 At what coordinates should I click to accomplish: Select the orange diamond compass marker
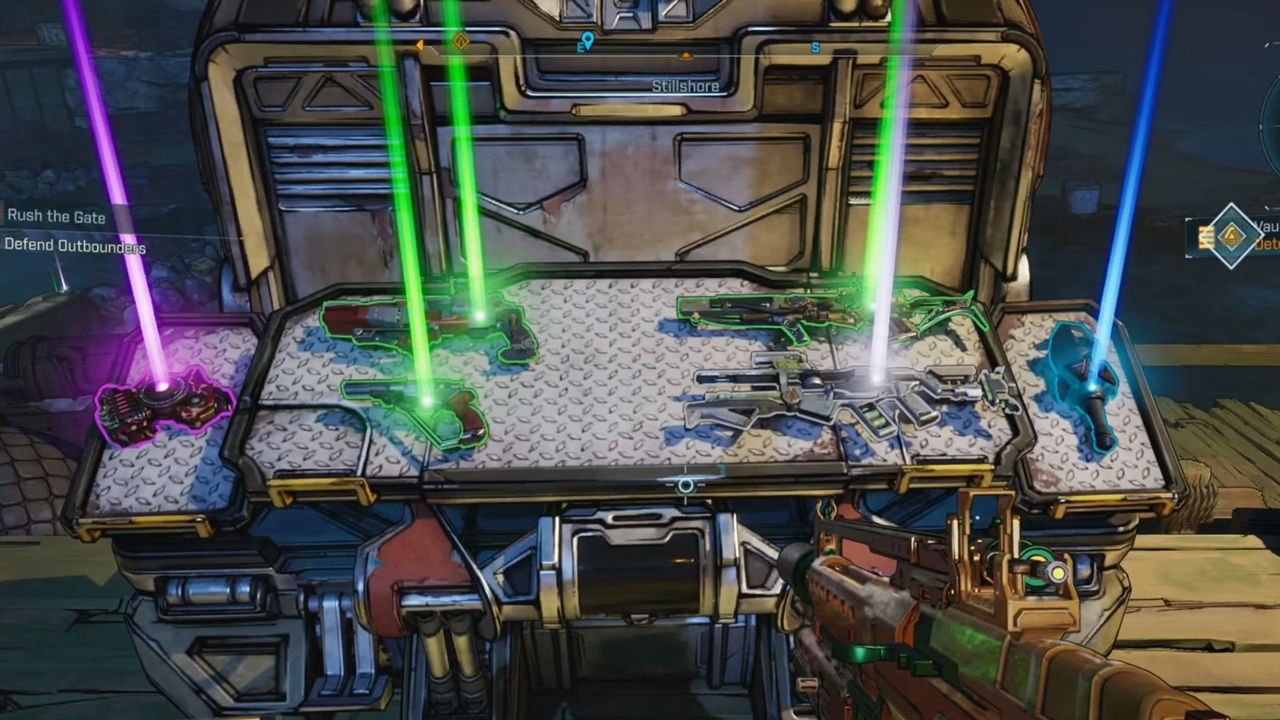pos(461,42)
